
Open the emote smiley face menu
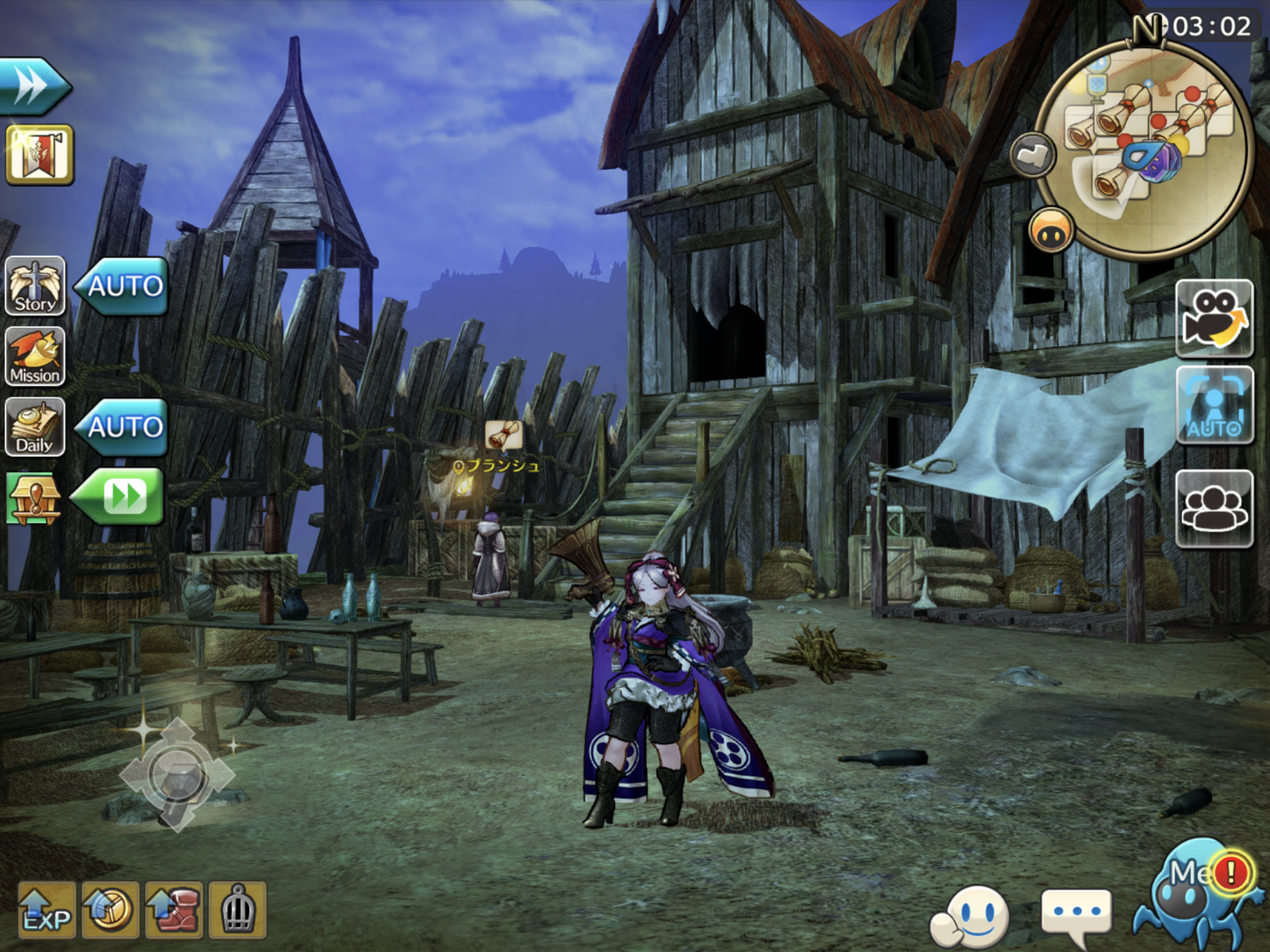971,916
